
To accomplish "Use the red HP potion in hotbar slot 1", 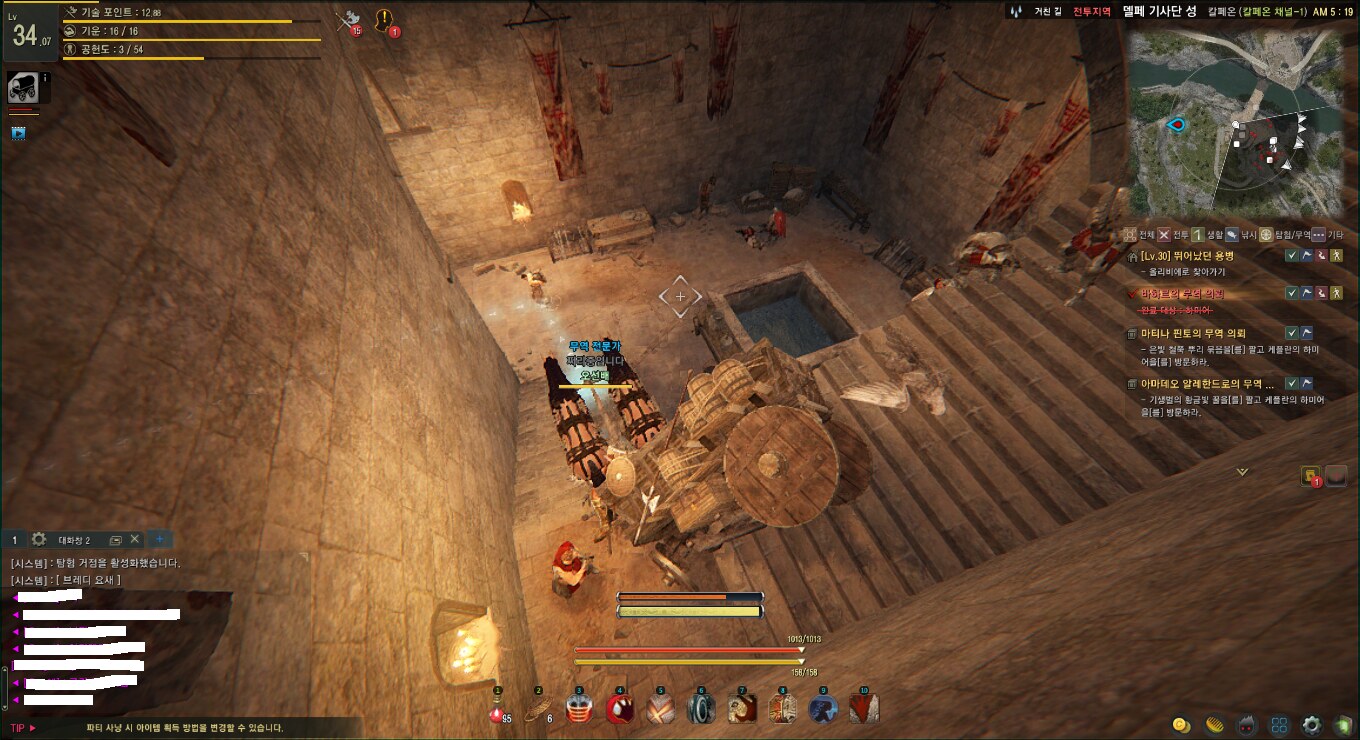I will (497, 710).
